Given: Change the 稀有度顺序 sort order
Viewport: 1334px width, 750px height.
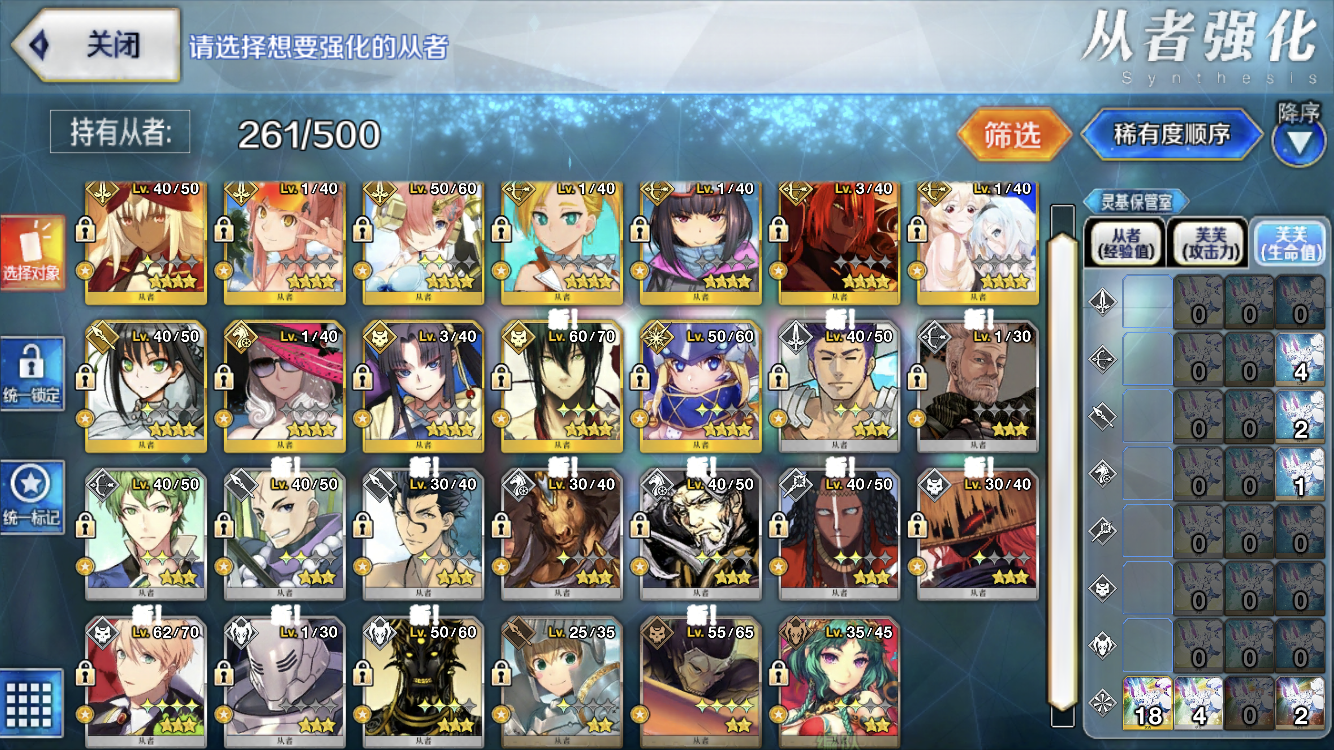Looking at the screenshot, I should click(1171, 135).
